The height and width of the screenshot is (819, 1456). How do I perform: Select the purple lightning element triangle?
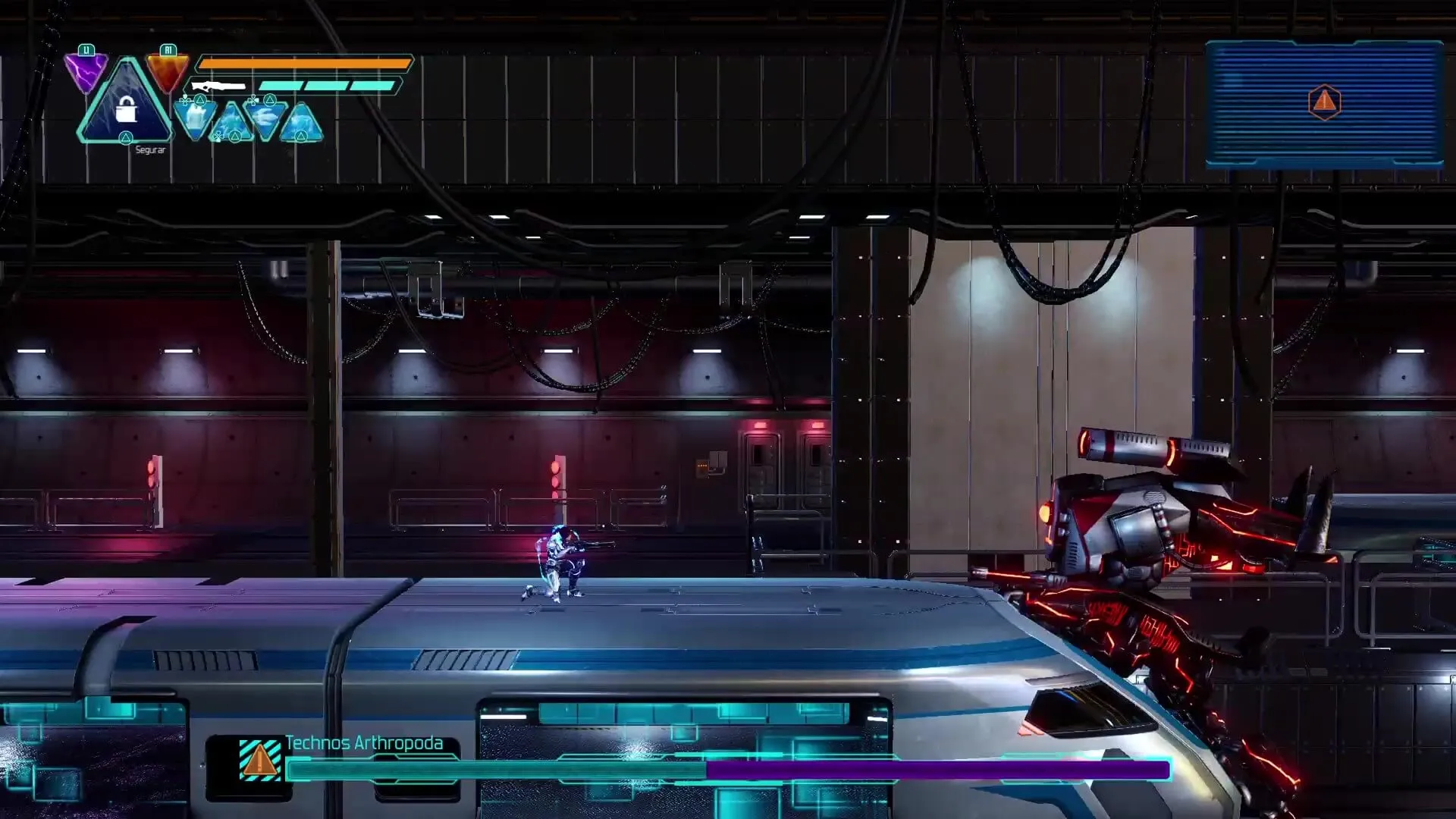(85, 73)
